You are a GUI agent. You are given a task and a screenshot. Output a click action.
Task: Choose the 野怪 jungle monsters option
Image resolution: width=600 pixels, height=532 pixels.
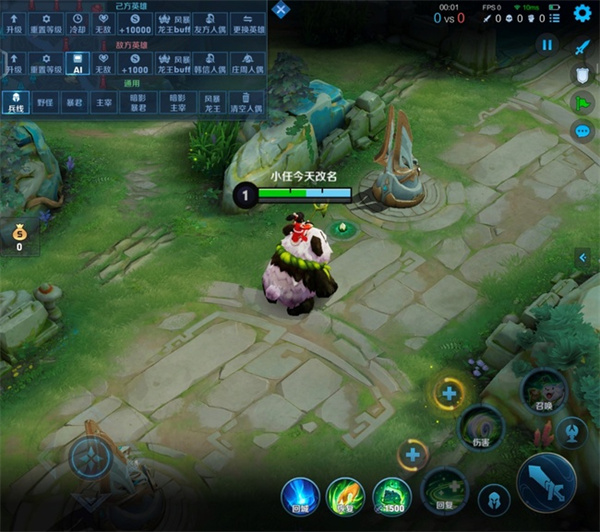(x=45, y=102)
